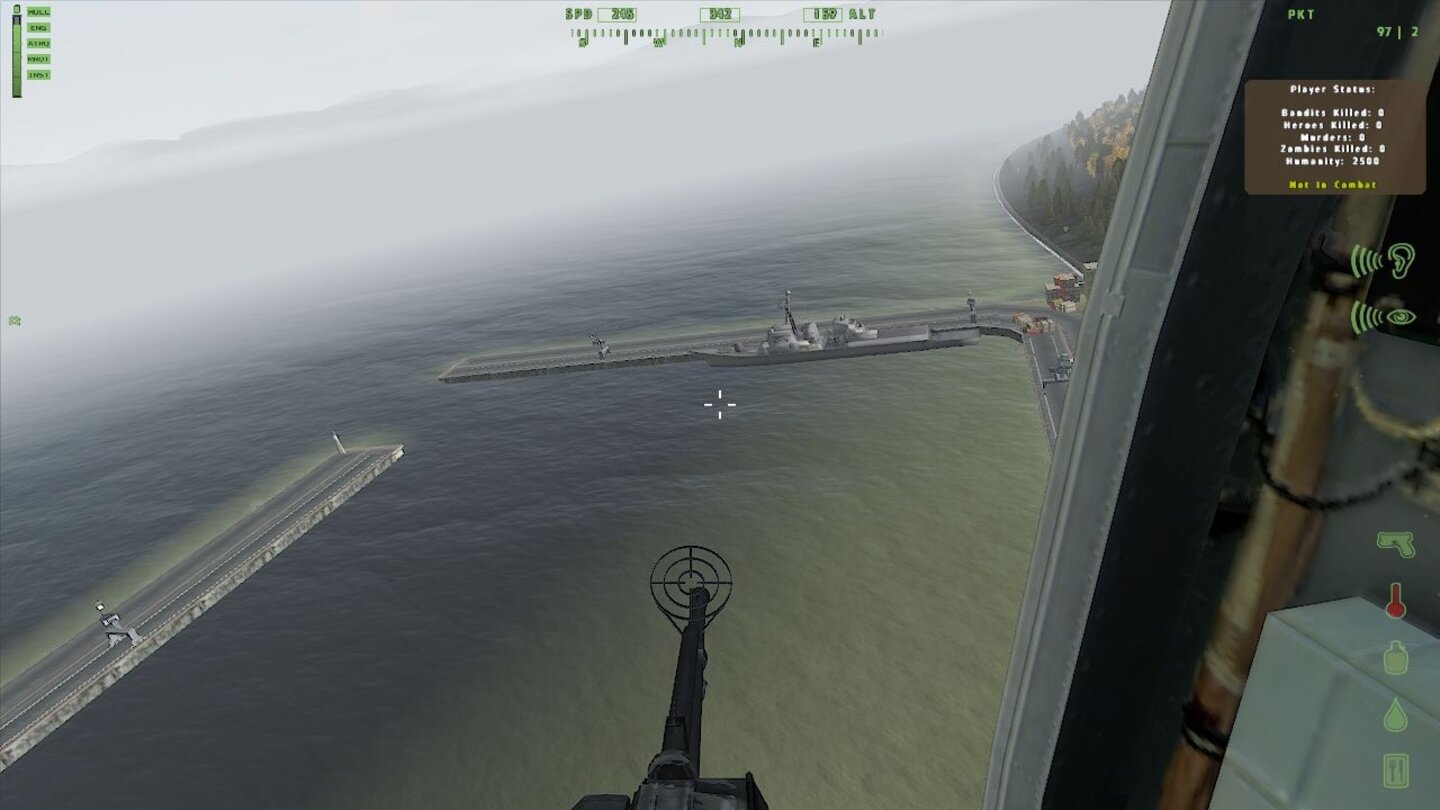The width and height of the screenshot is (1440, 810).
Task: Click the thermometer temperature icon
Action: click(1398, 600)
